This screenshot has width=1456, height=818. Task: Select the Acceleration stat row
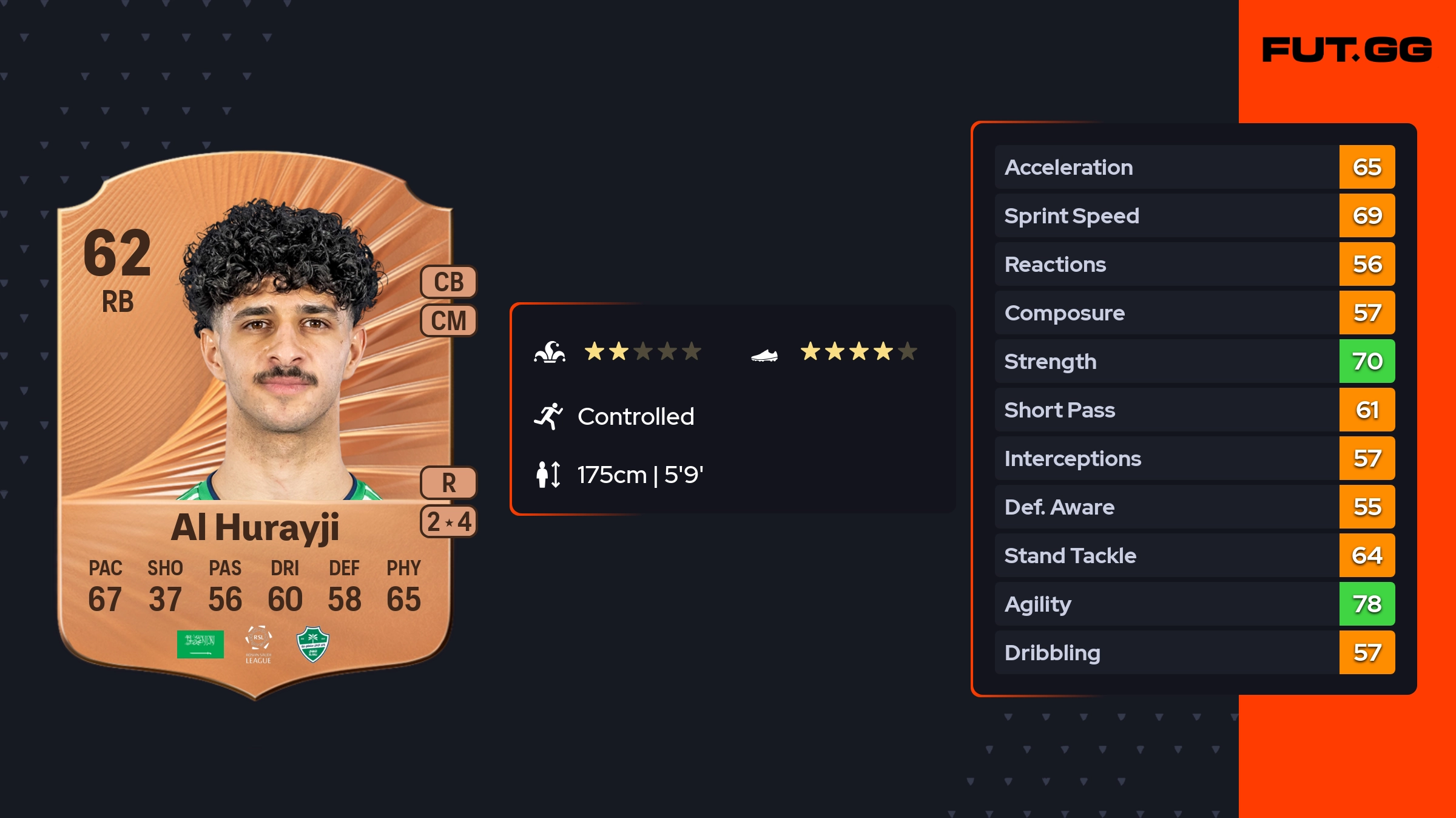(1194, 167)
